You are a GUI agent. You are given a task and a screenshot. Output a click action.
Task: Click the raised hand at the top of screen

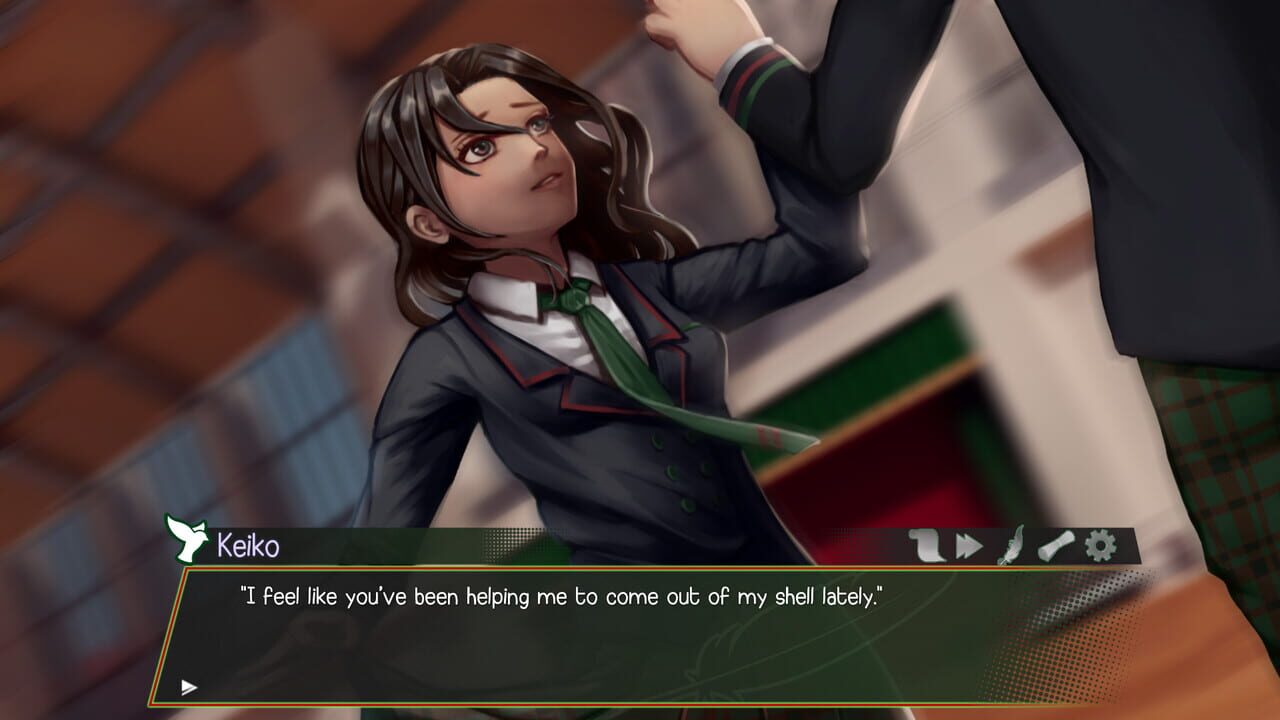pos(700,25)
